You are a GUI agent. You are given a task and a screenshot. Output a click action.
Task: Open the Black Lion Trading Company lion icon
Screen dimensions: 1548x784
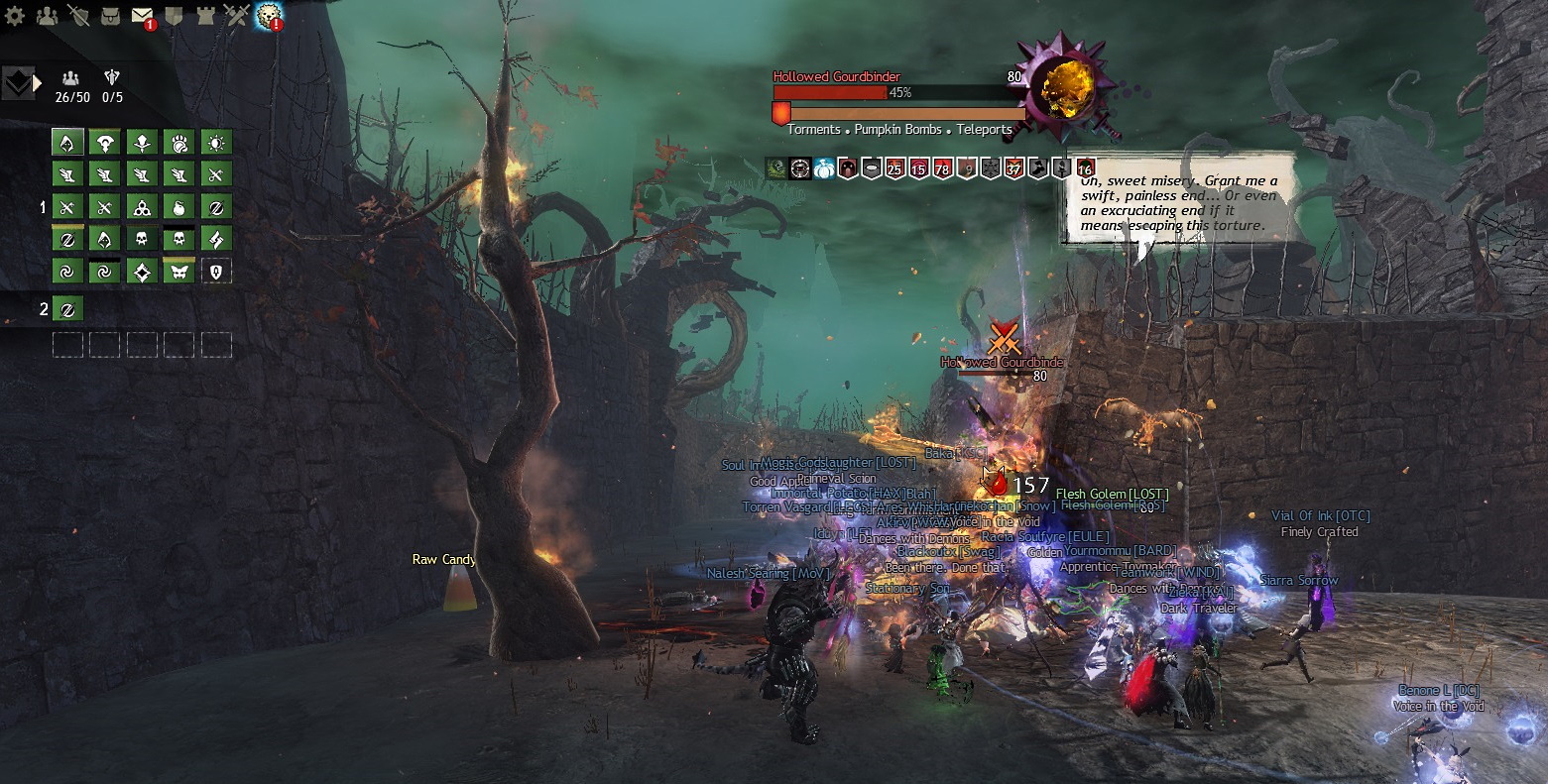click(x=269, y=15)
